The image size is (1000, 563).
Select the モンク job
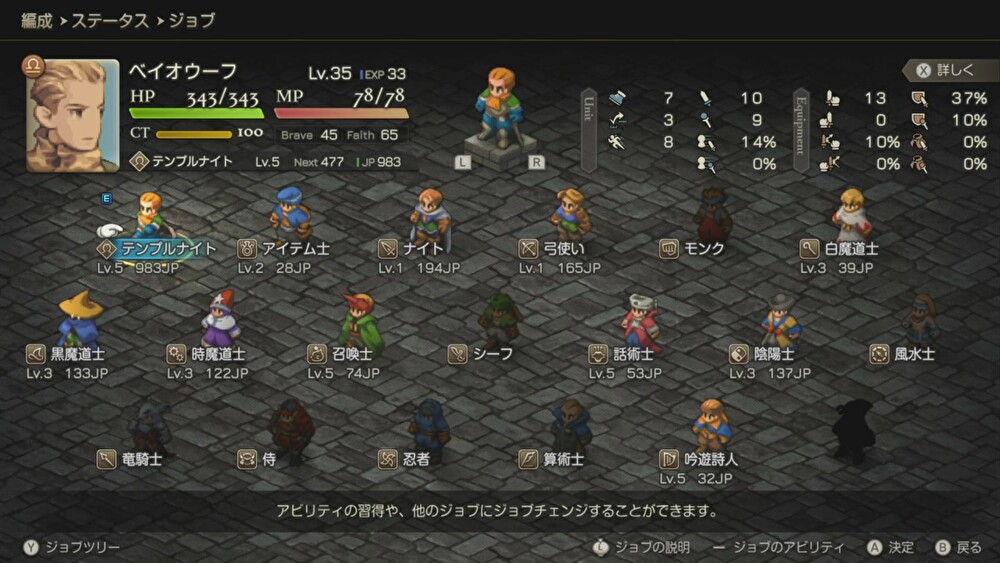(704, 248)
